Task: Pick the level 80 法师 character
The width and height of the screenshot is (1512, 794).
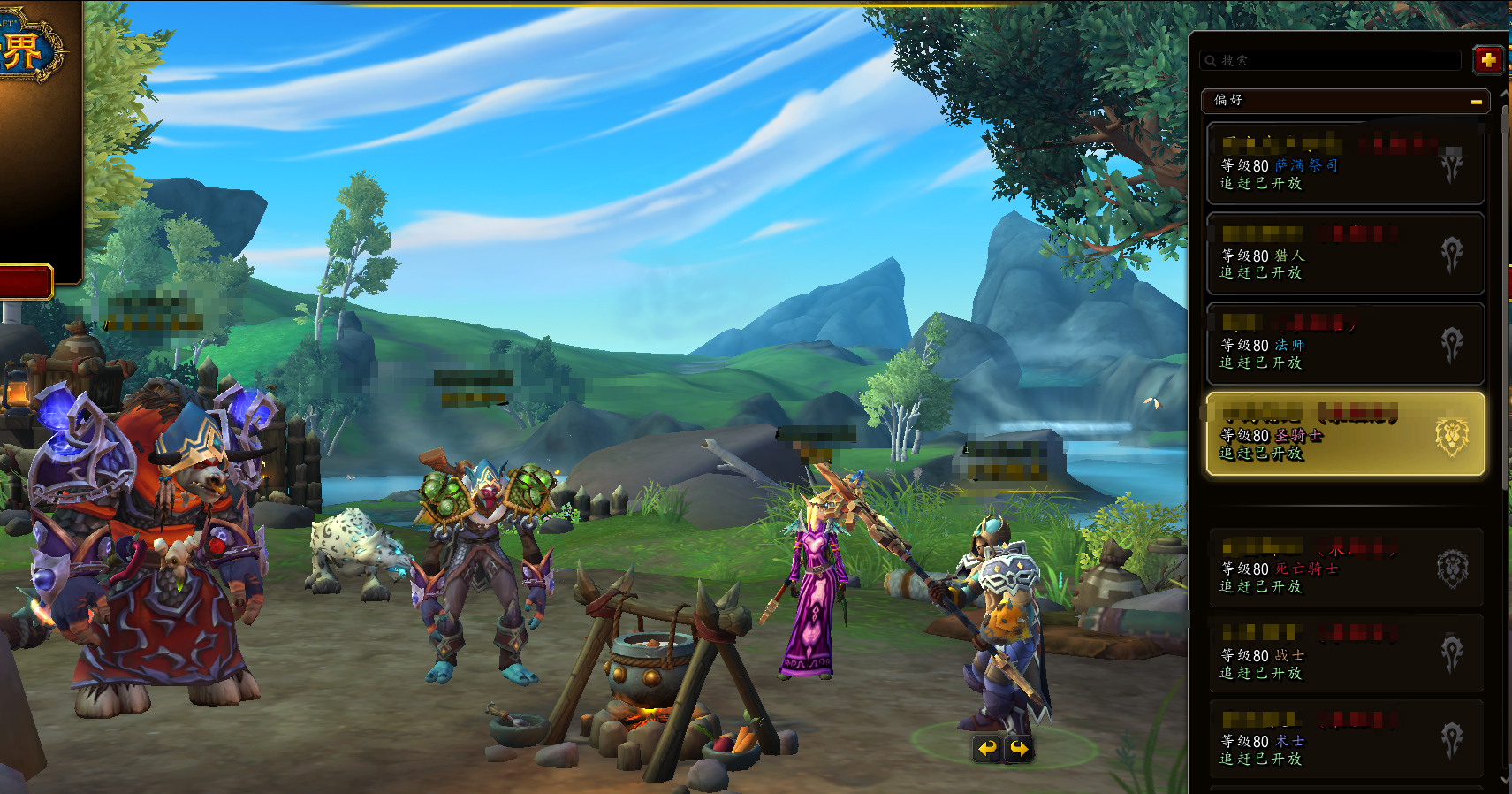Action: coord(1345,344)
